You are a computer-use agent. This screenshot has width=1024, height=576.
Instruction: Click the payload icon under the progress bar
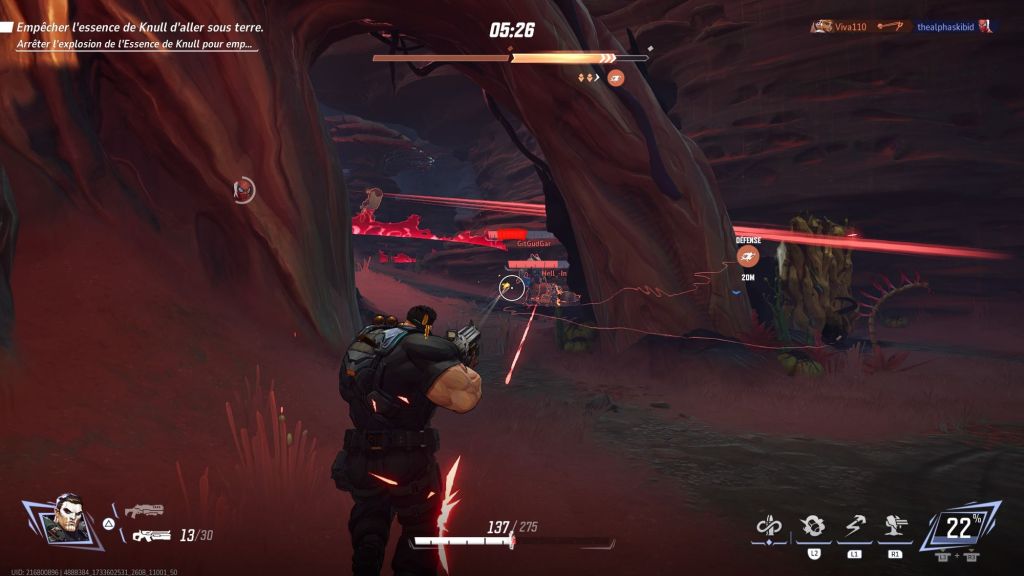click(x=616, y=77)
